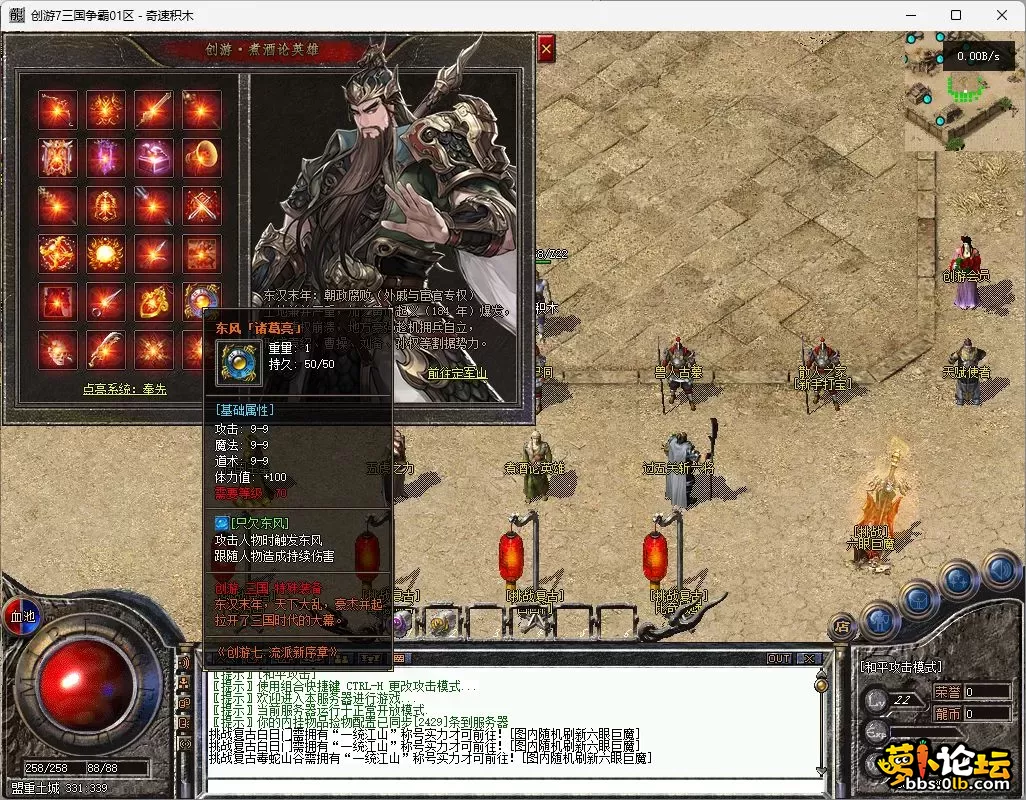Click the chat text input field
Viewport: 1026px width, 800px height.
click(510, 784)
